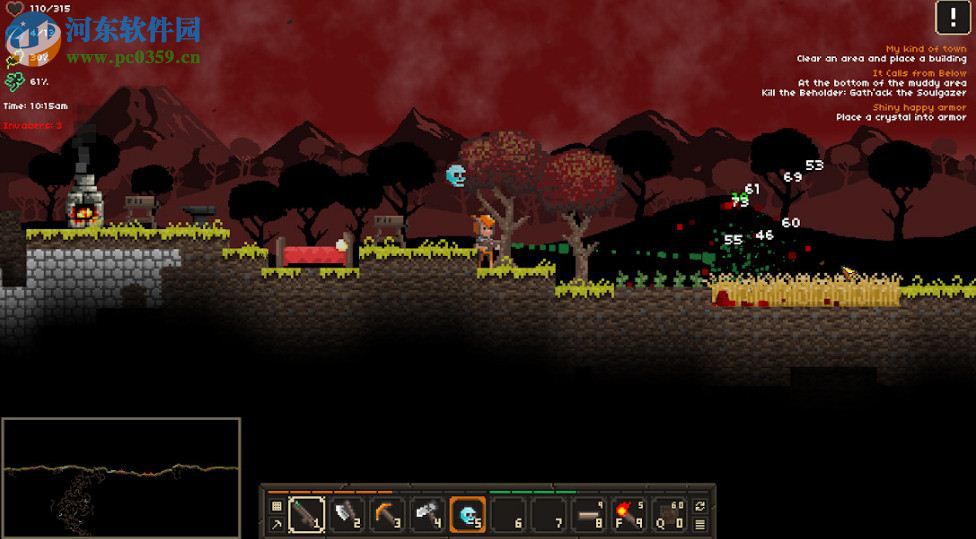Select the block item in the Q slot
The width and height of the screenshot is (976, 539).
(x=669, y=515)
